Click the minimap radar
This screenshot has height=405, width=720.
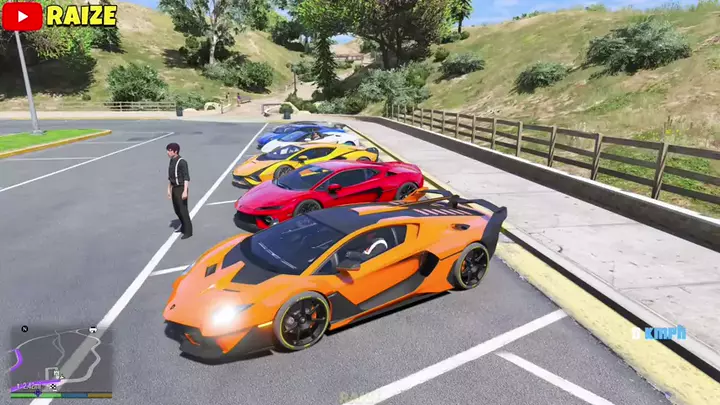[60, 358]
